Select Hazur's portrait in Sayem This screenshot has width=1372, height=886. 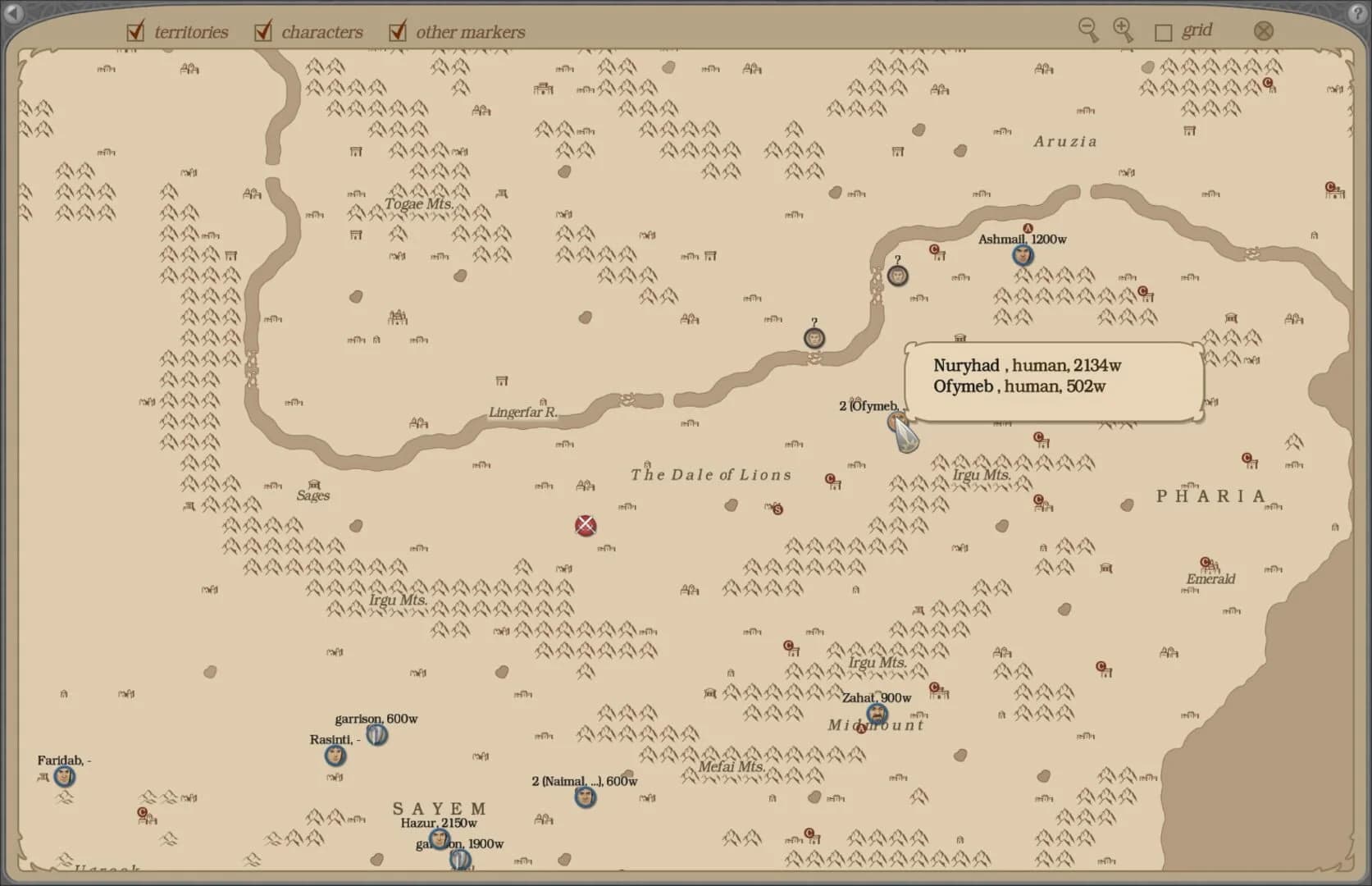(x=439, y=839)
